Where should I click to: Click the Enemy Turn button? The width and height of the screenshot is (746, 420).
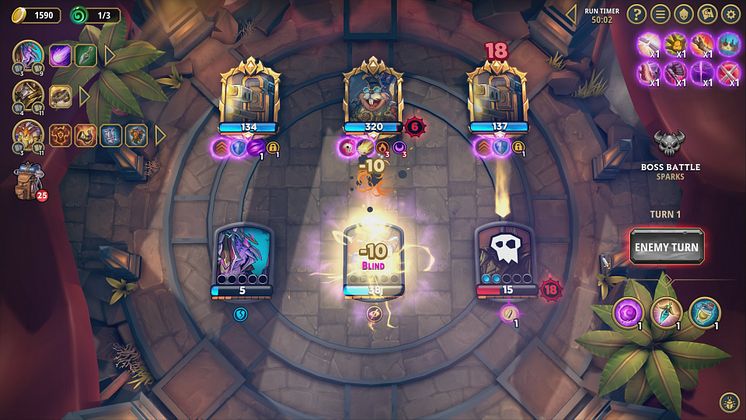(x=667, y=245)
